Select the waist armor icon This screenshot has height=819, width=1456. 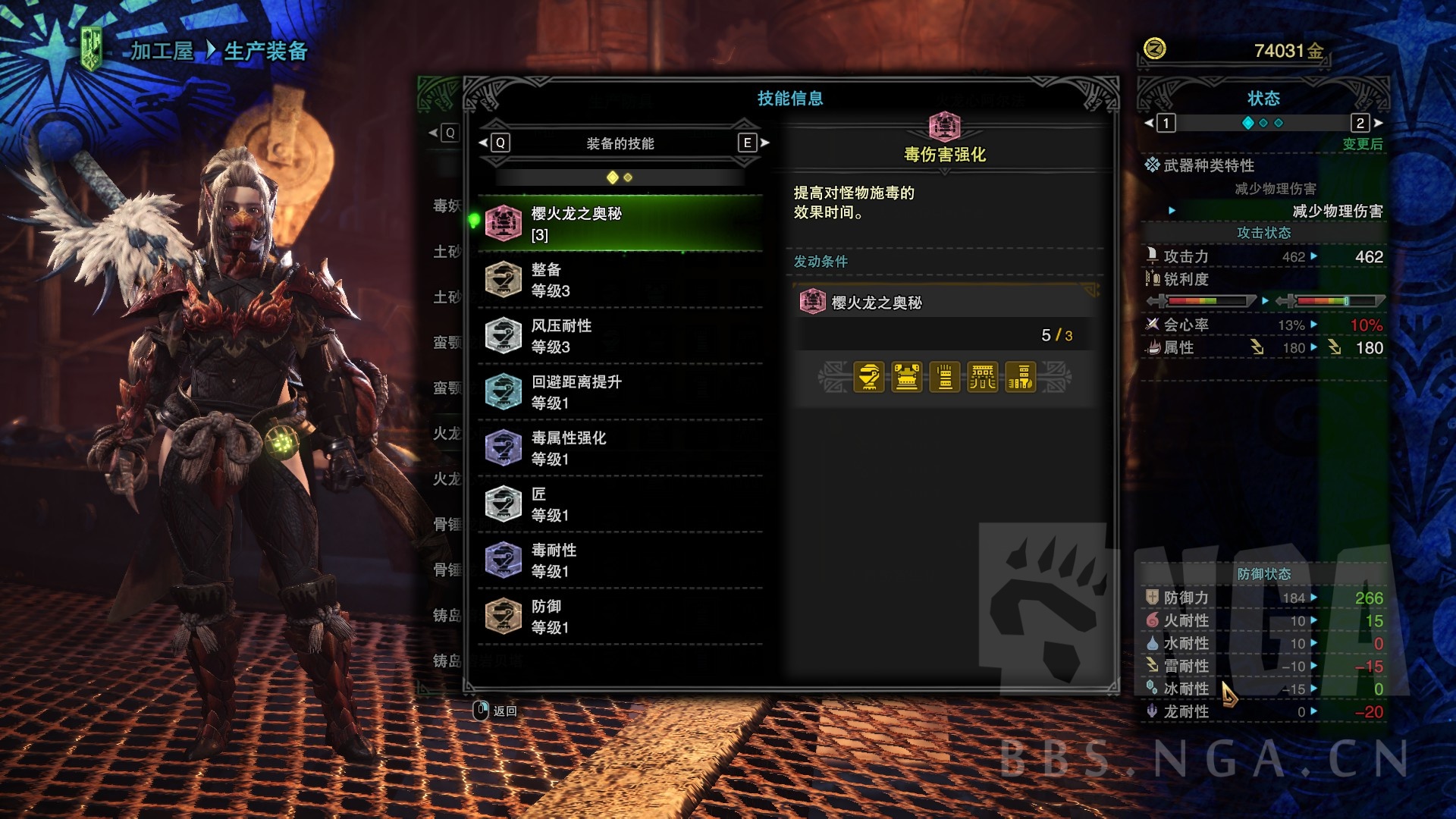pos(984,378)
